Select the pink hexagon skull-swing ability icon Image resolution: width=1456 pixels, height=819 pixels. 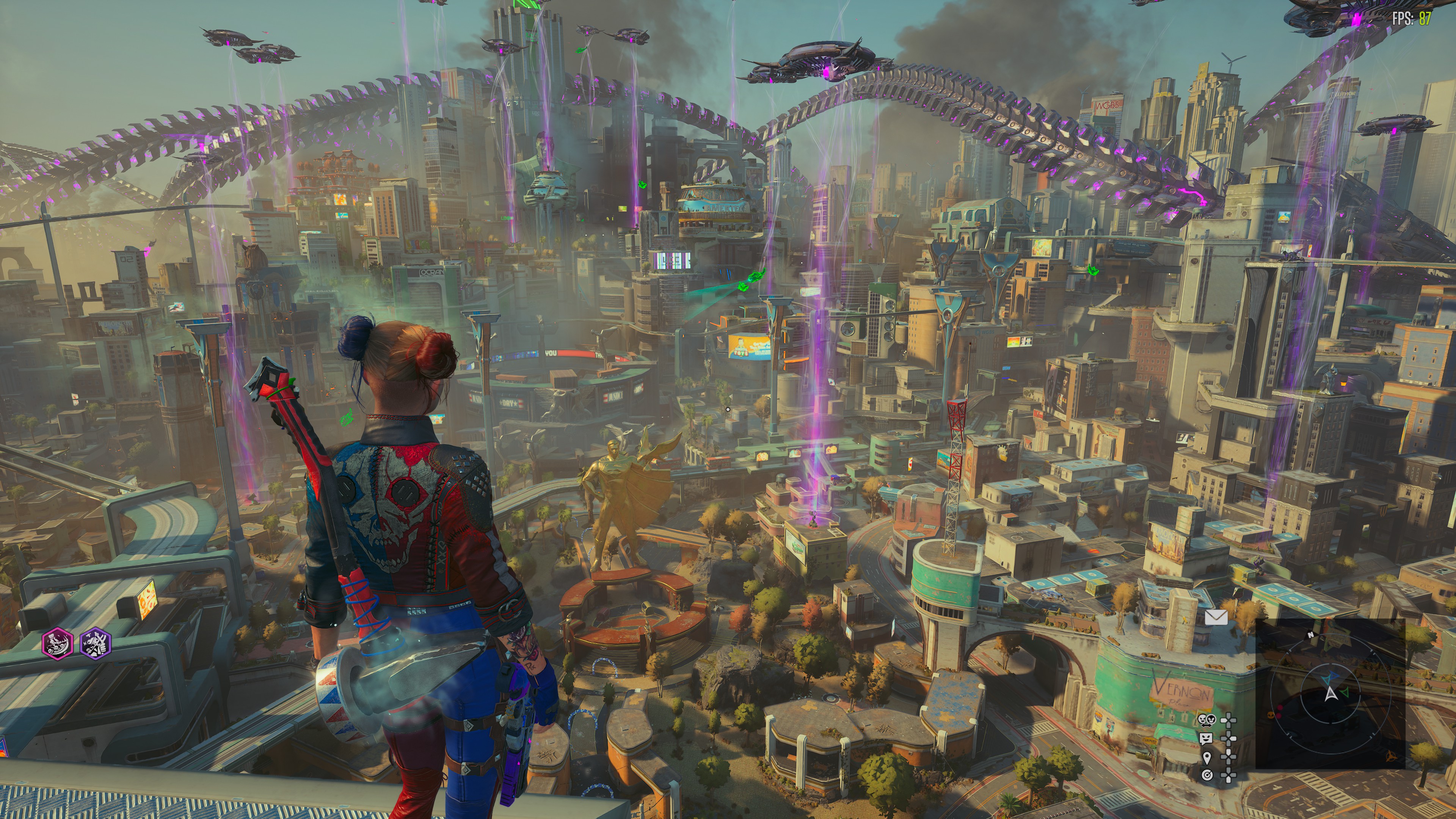pos(58,643)
